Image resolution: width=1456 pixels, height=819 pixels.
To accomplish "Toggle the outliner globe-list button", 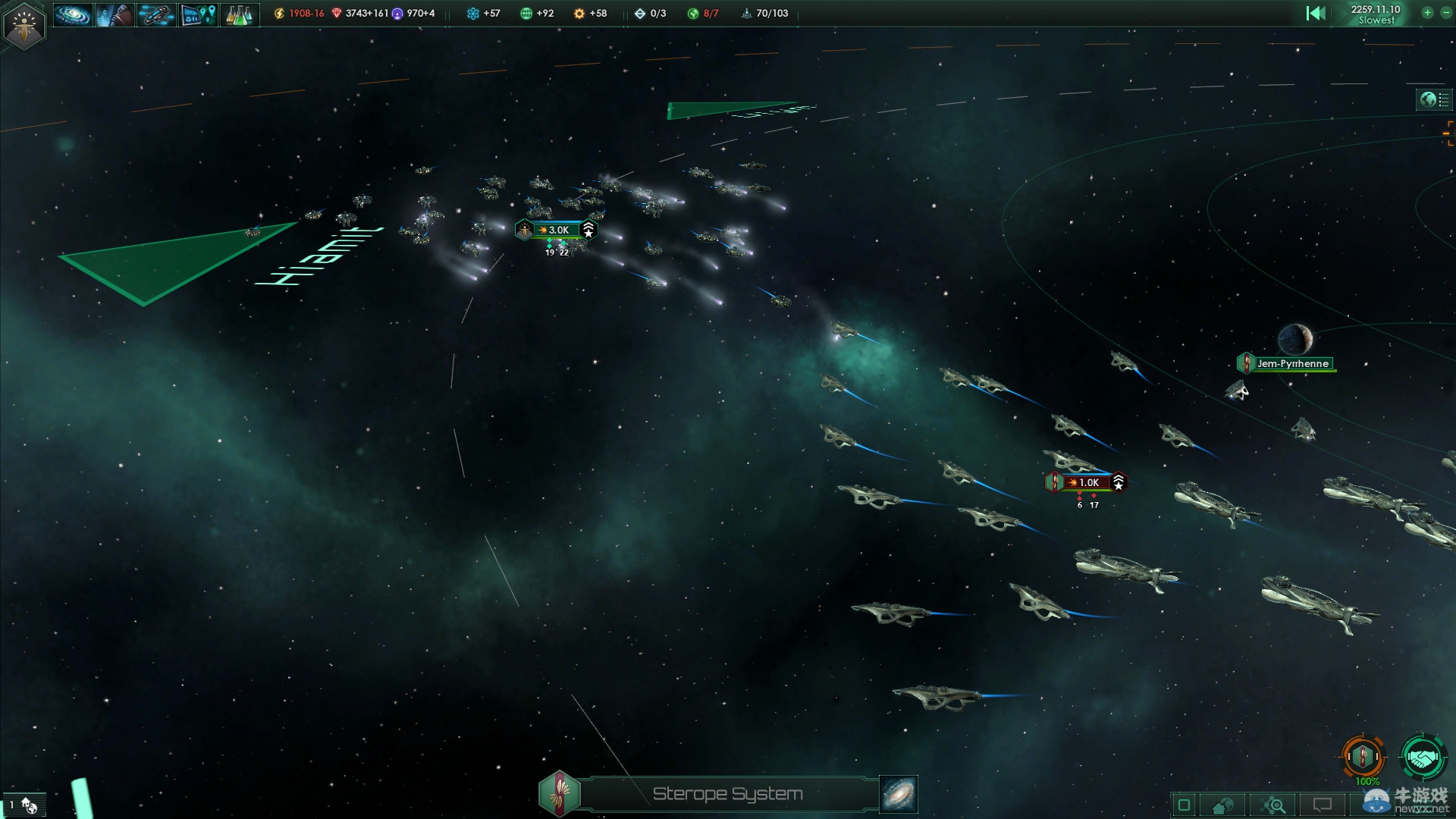I will click(x=1434, y=99).
